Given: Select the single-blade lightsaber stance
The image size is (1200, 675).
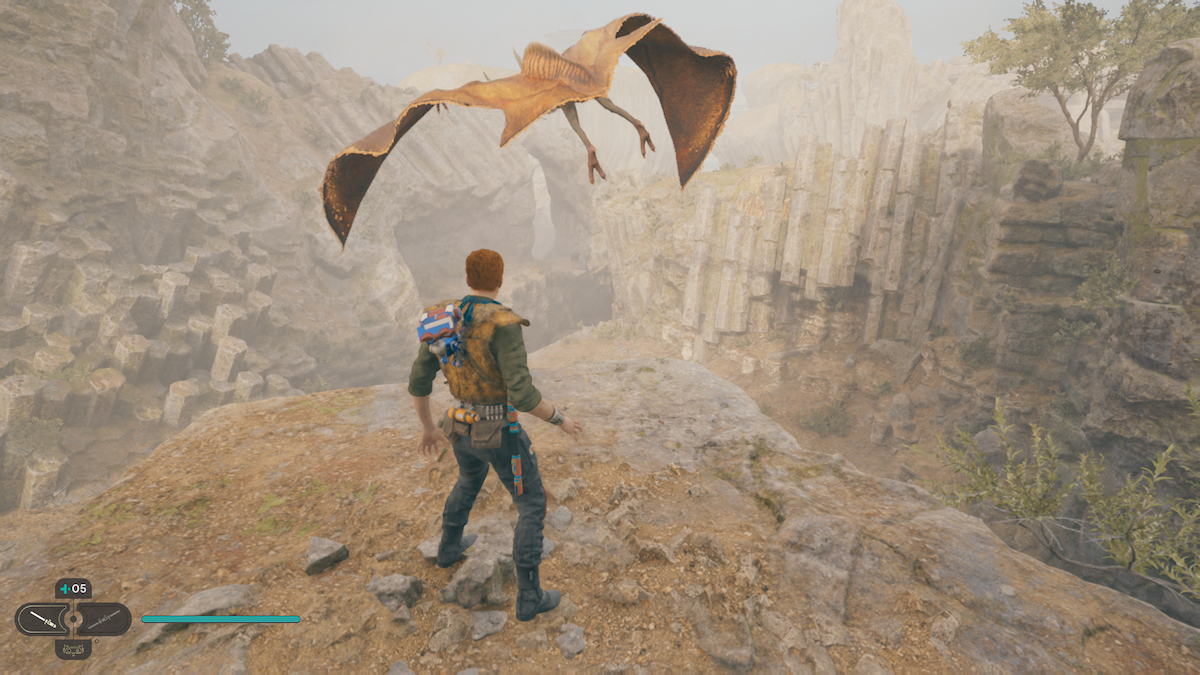Looking at the screenshot, I should [x=42, y=619].
